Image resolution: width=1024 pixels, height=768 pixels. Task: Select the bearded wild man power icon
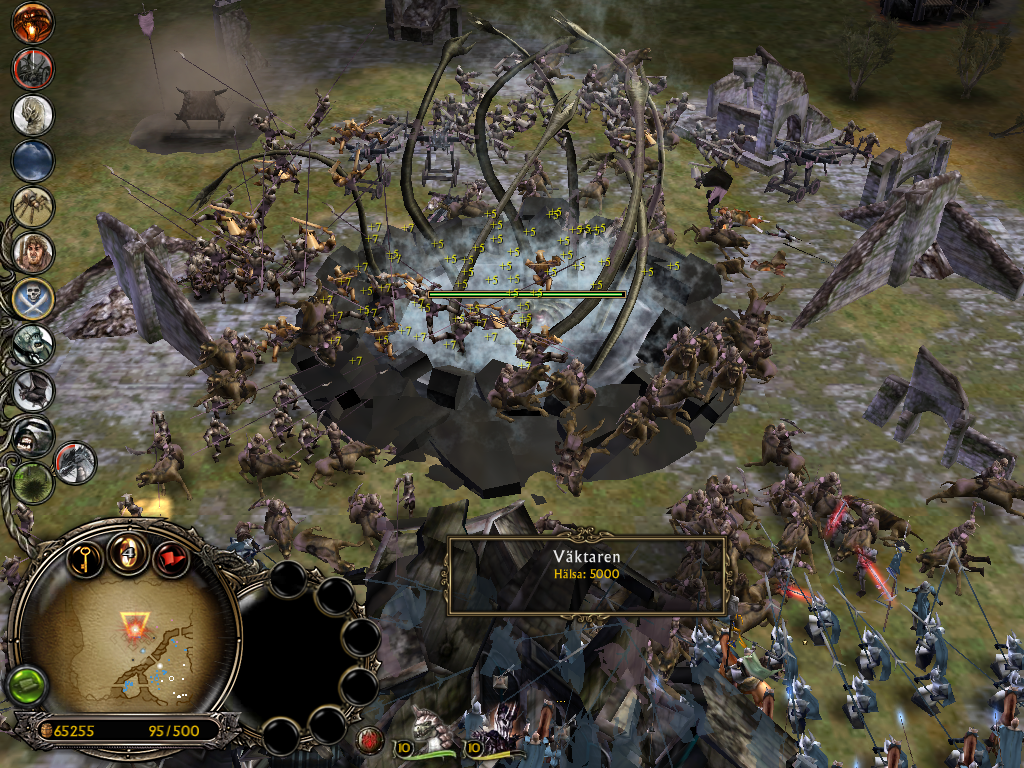[x=33, y=253]
